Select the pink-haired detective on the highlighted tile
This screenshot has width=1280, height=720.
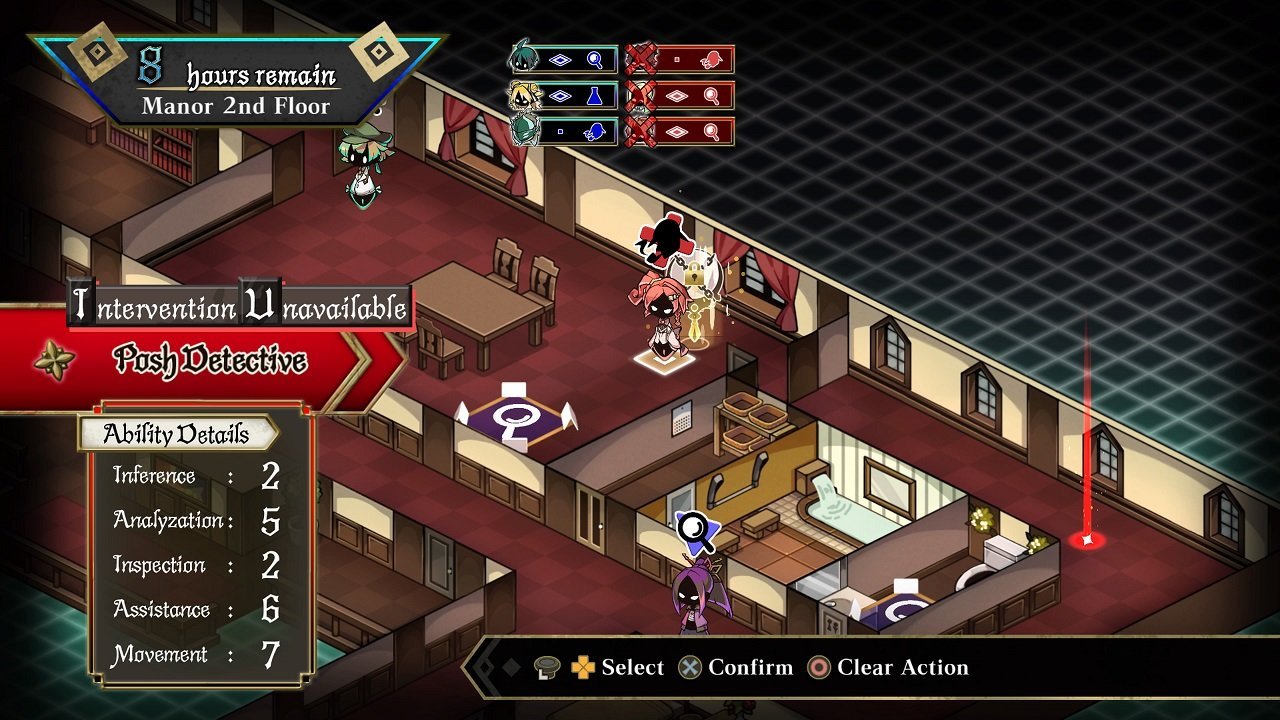click(x=660, y=320)
